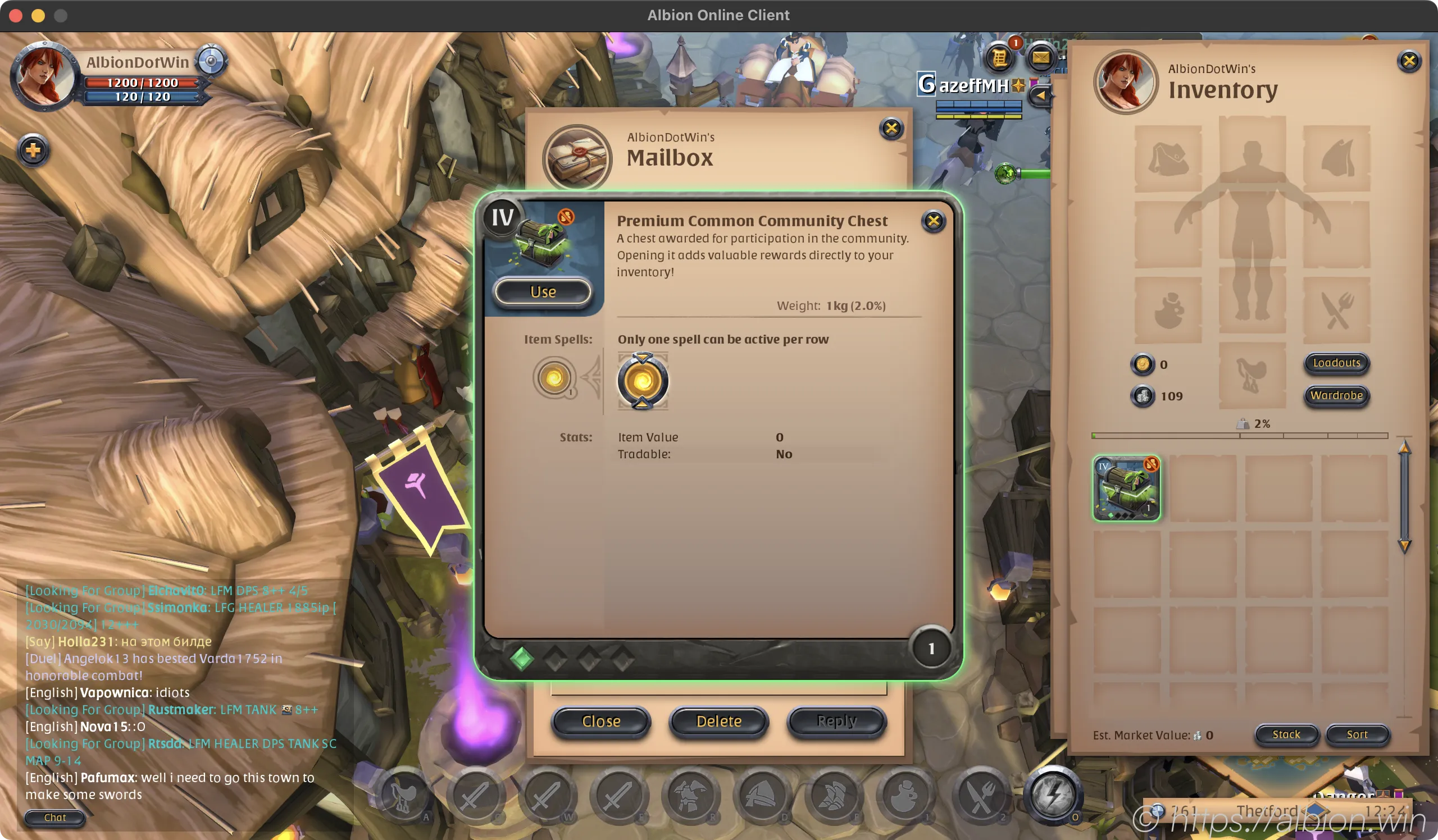Click the AlbionDotWin character portrait

point(43,76)
